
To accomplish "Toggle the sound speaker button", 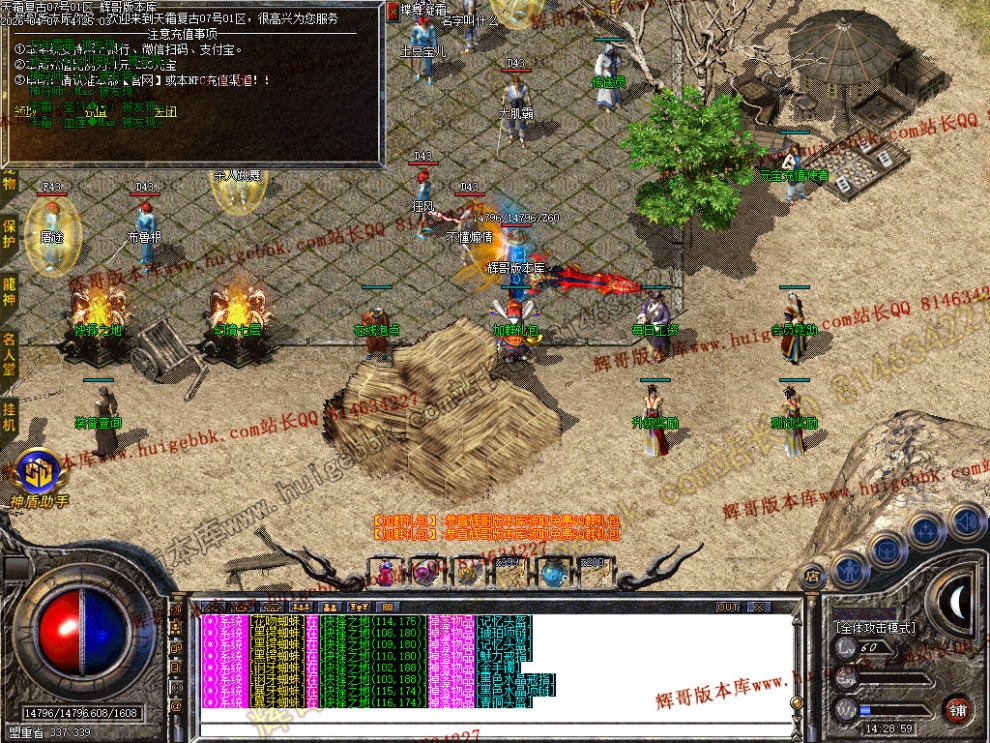I will coord(966,521).
